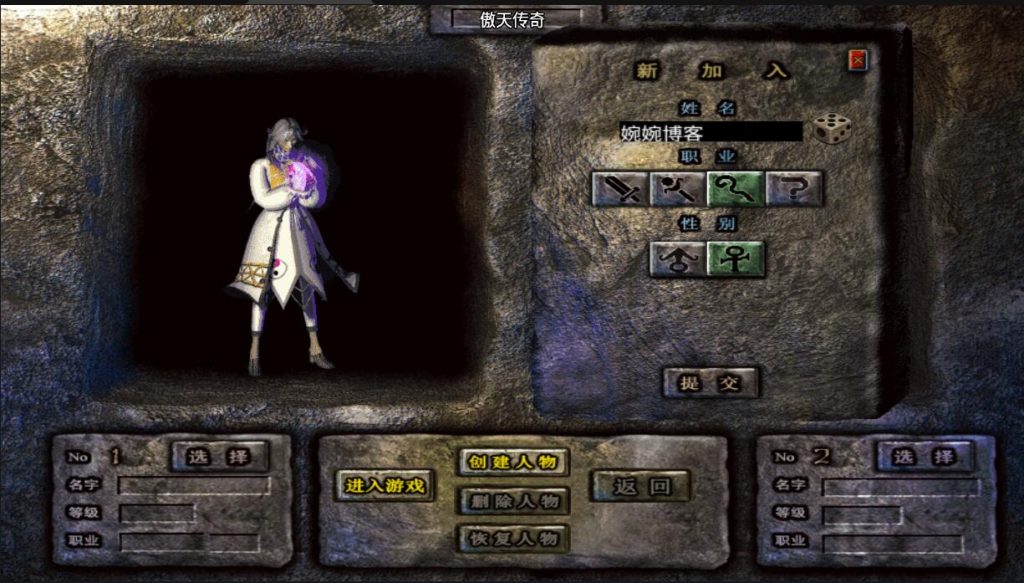Restore a character via 恢复人物

pyautogui.click(x=513, y=538)
